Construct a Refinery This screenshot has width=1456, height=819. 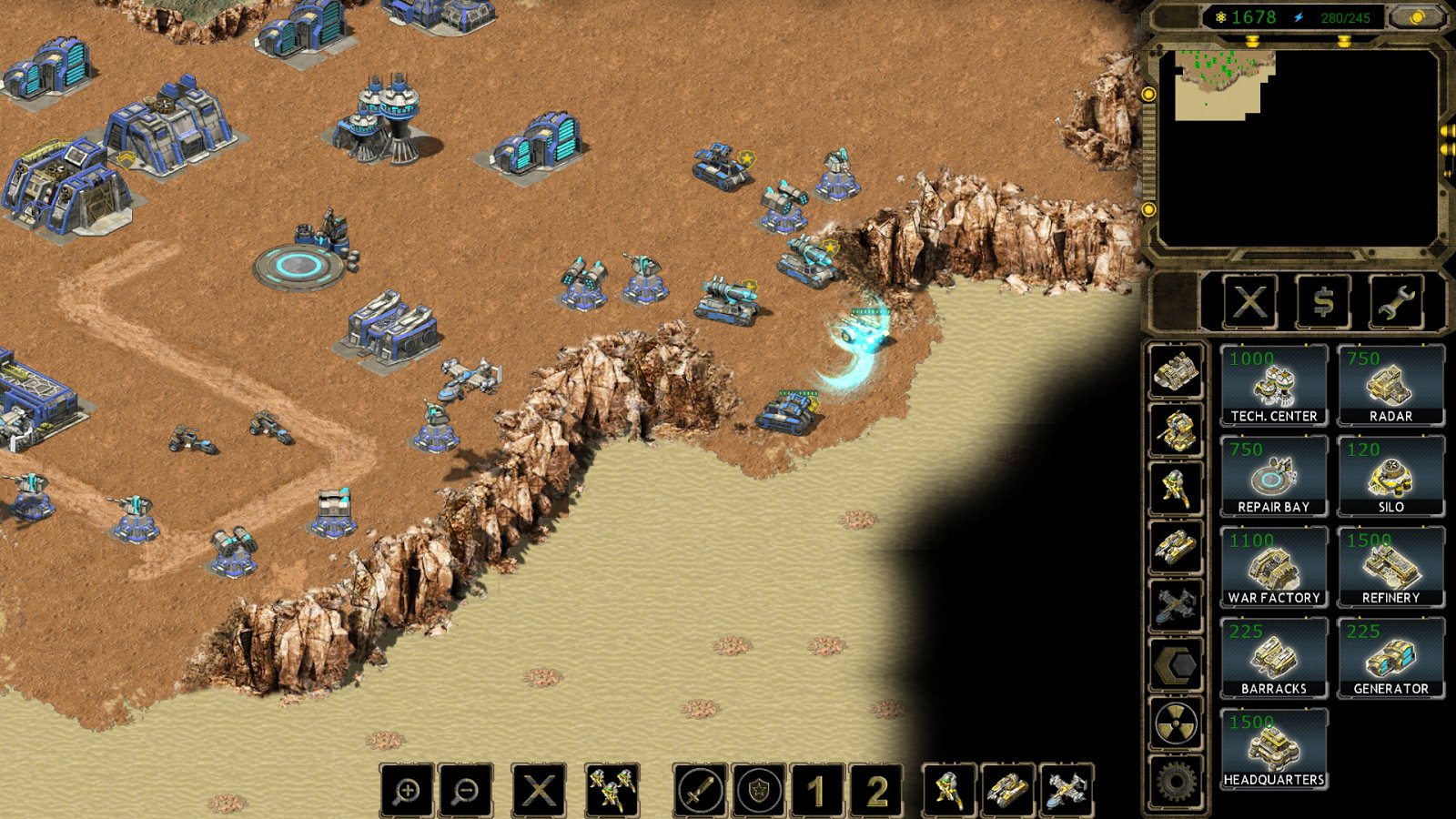1390,567
